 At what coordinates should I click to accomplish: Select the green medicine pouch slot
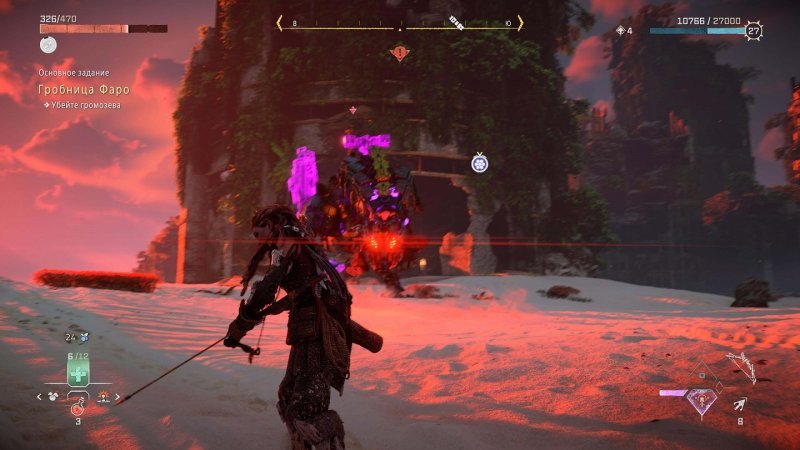[78, 373]
